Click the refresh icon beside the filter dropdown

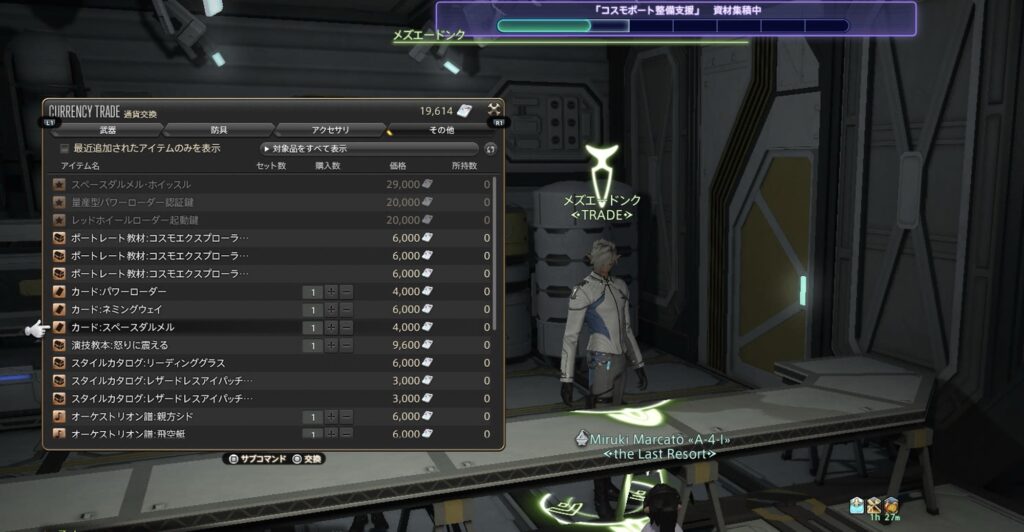tap(490, 149)
